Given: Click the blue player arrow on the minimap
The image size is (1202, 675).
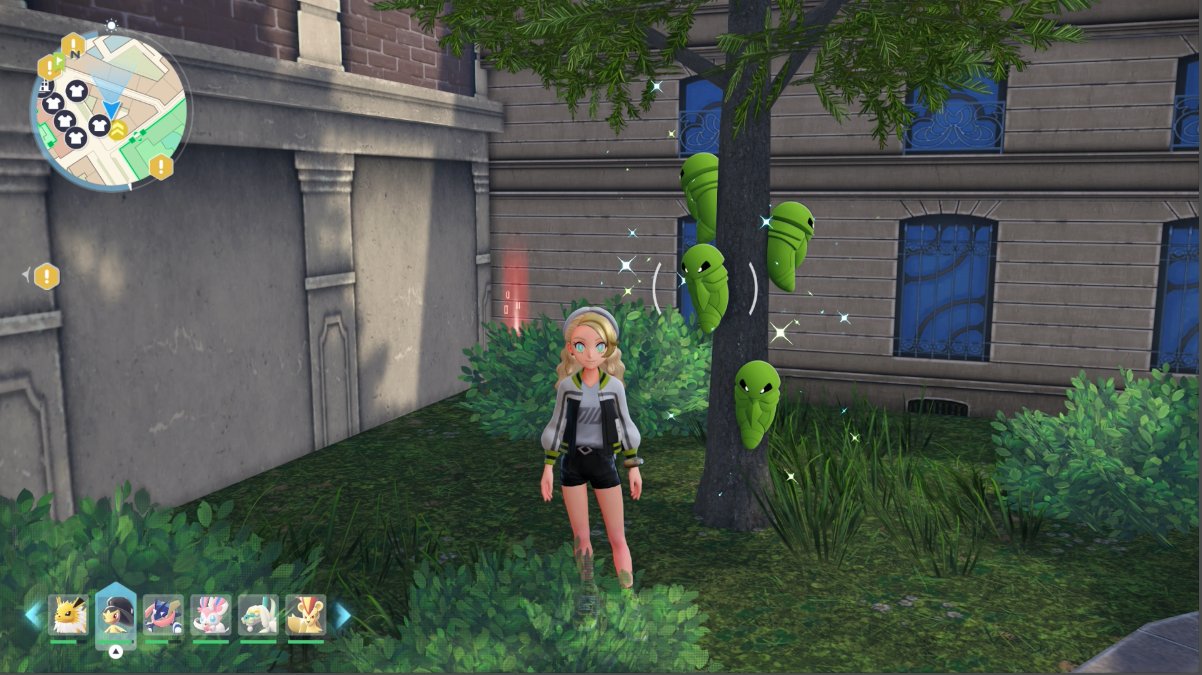Looking at the screenshot, I should [111, 108].
